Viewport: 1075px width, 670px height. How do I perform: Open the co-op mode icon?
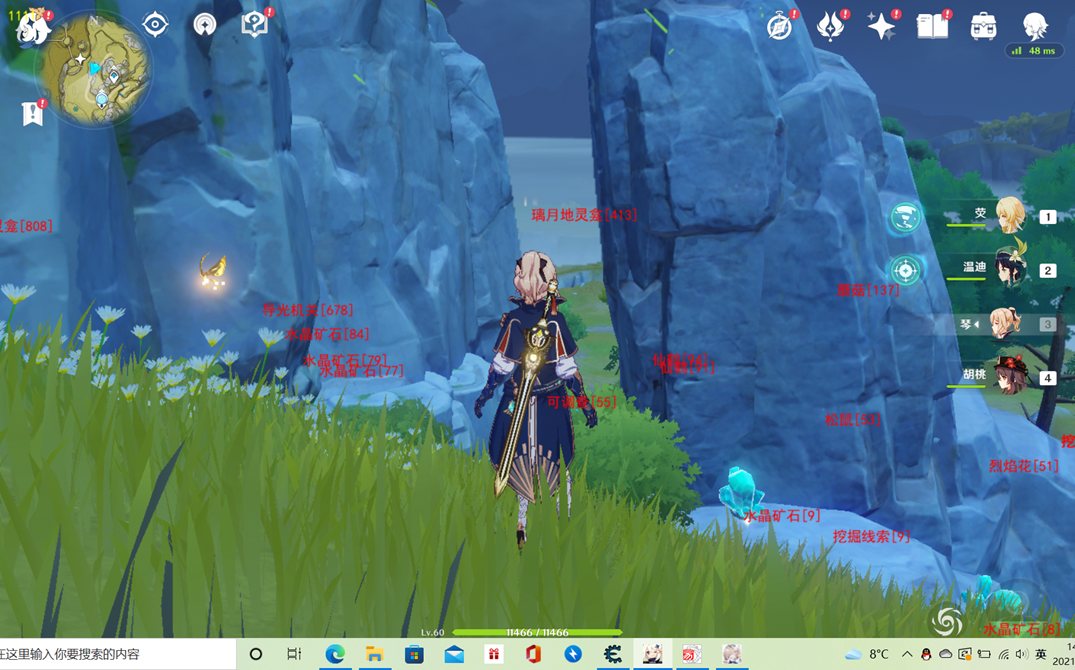point(204,24)
